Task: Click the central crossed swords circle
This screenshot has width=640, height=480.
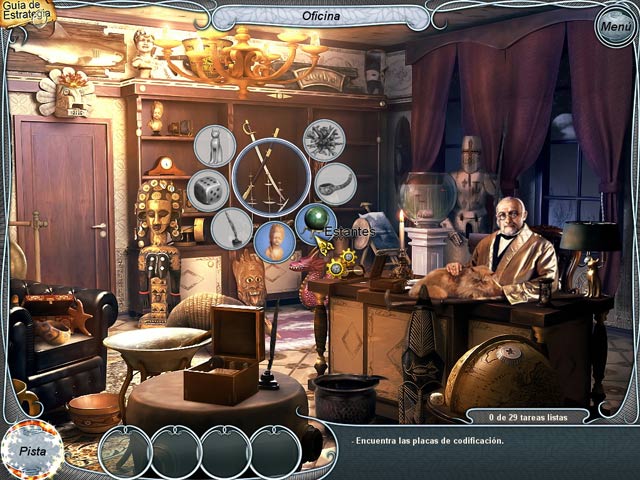Action: pos(271,177)
